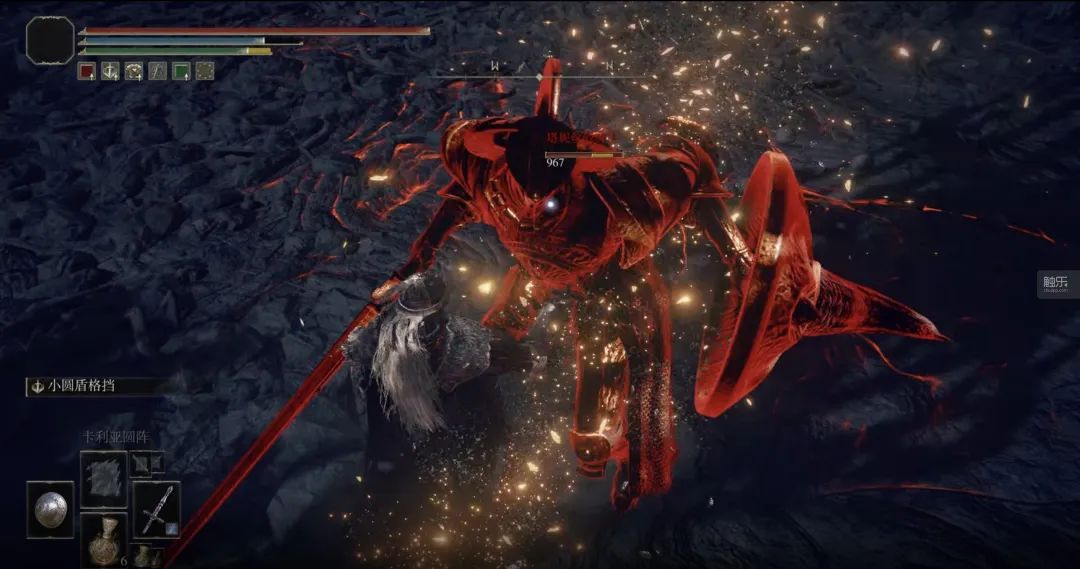Choose the flask item slot showing 6

(x=104, y=540)
